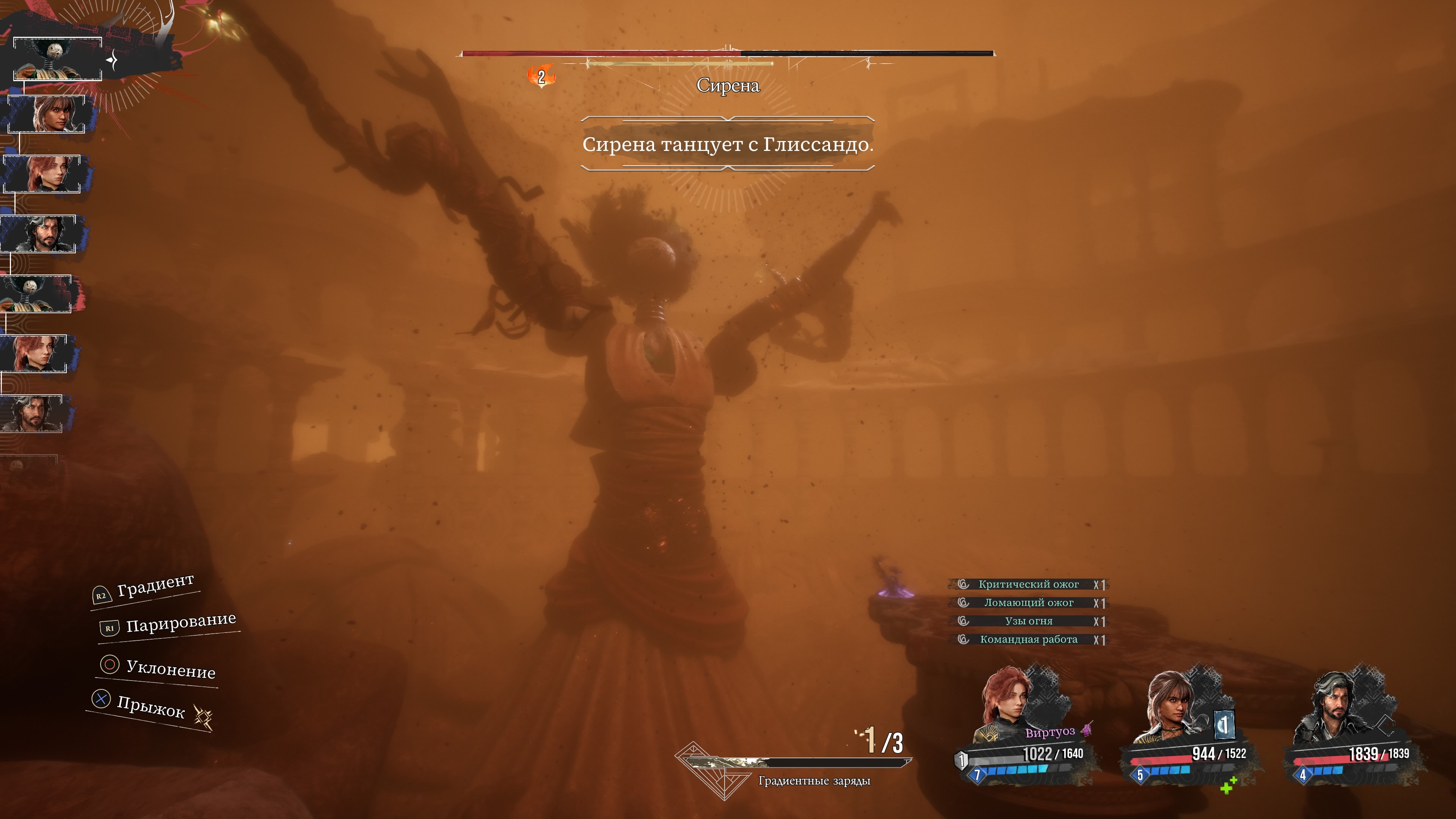
Task: Click Сирена's active-turn portrait with star marker
Action: (57, 60)
